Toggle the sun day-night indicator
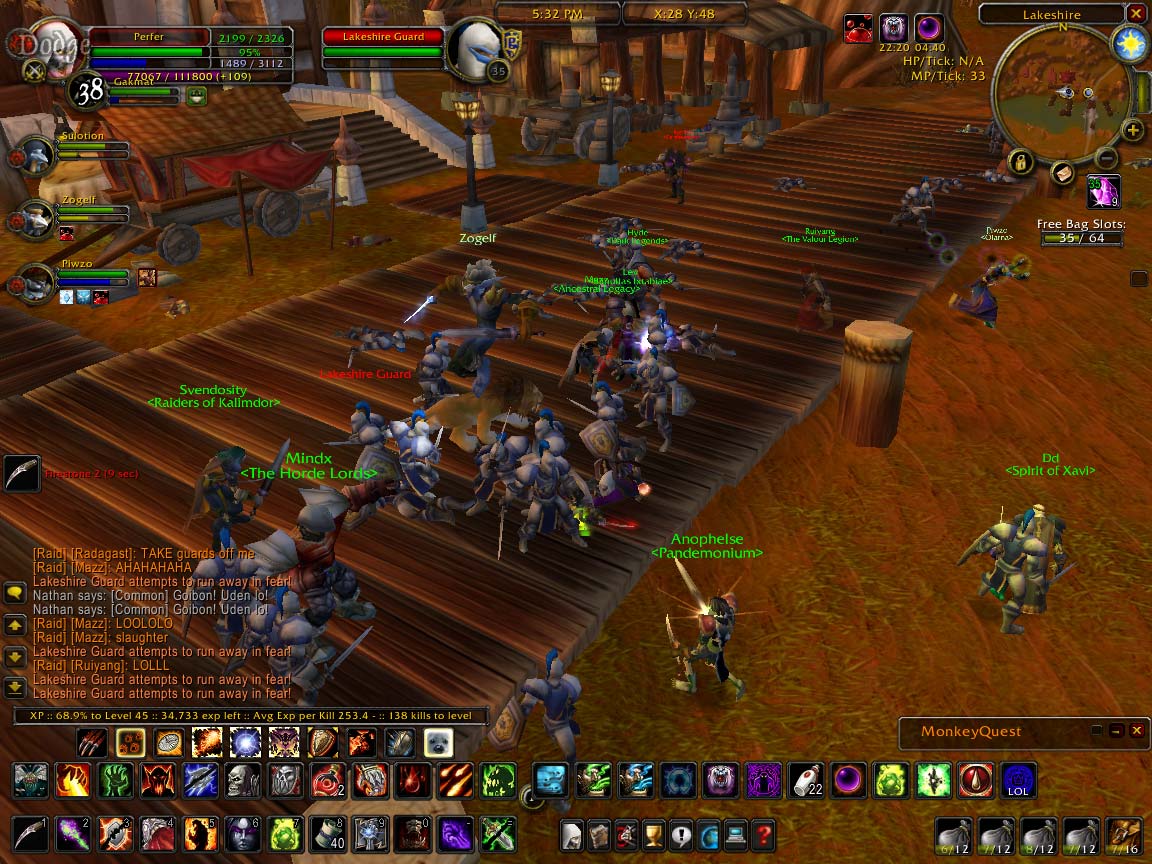The image size is (1152, 864). pos(1130,45)
